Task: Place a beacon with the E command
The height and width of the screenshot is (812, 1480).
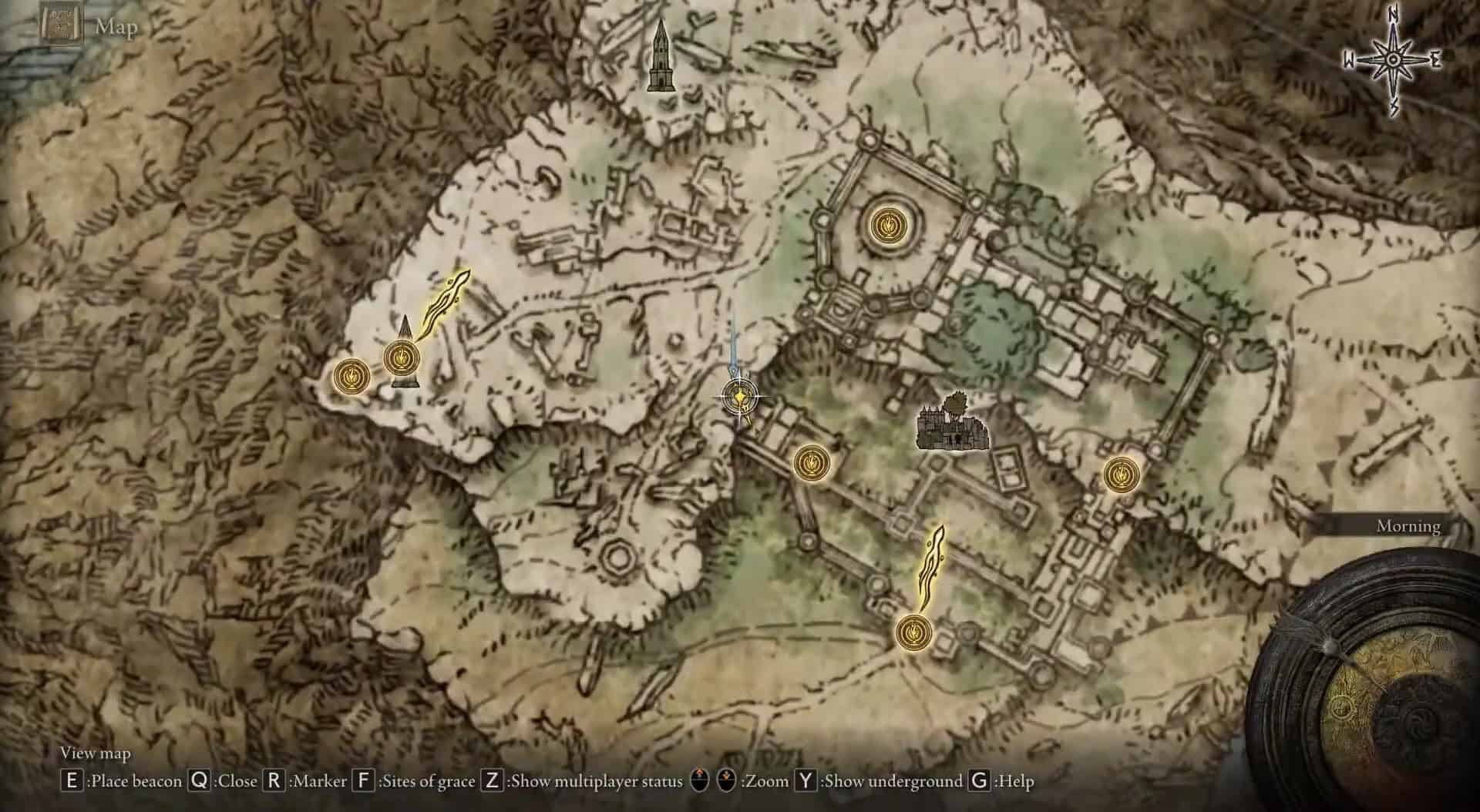Action: tap(74, 780)
